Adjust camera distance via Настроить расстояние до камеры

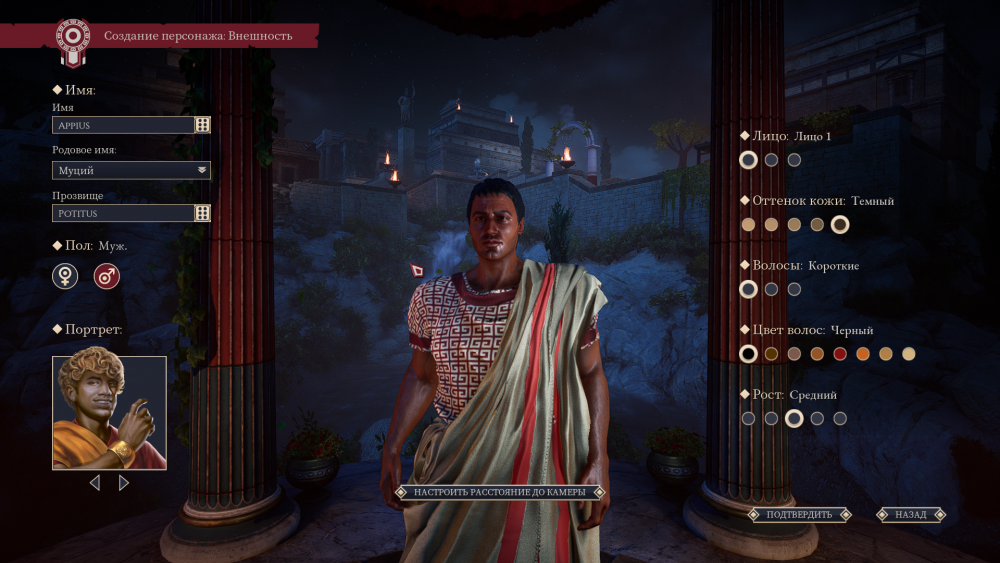[499, 492]
